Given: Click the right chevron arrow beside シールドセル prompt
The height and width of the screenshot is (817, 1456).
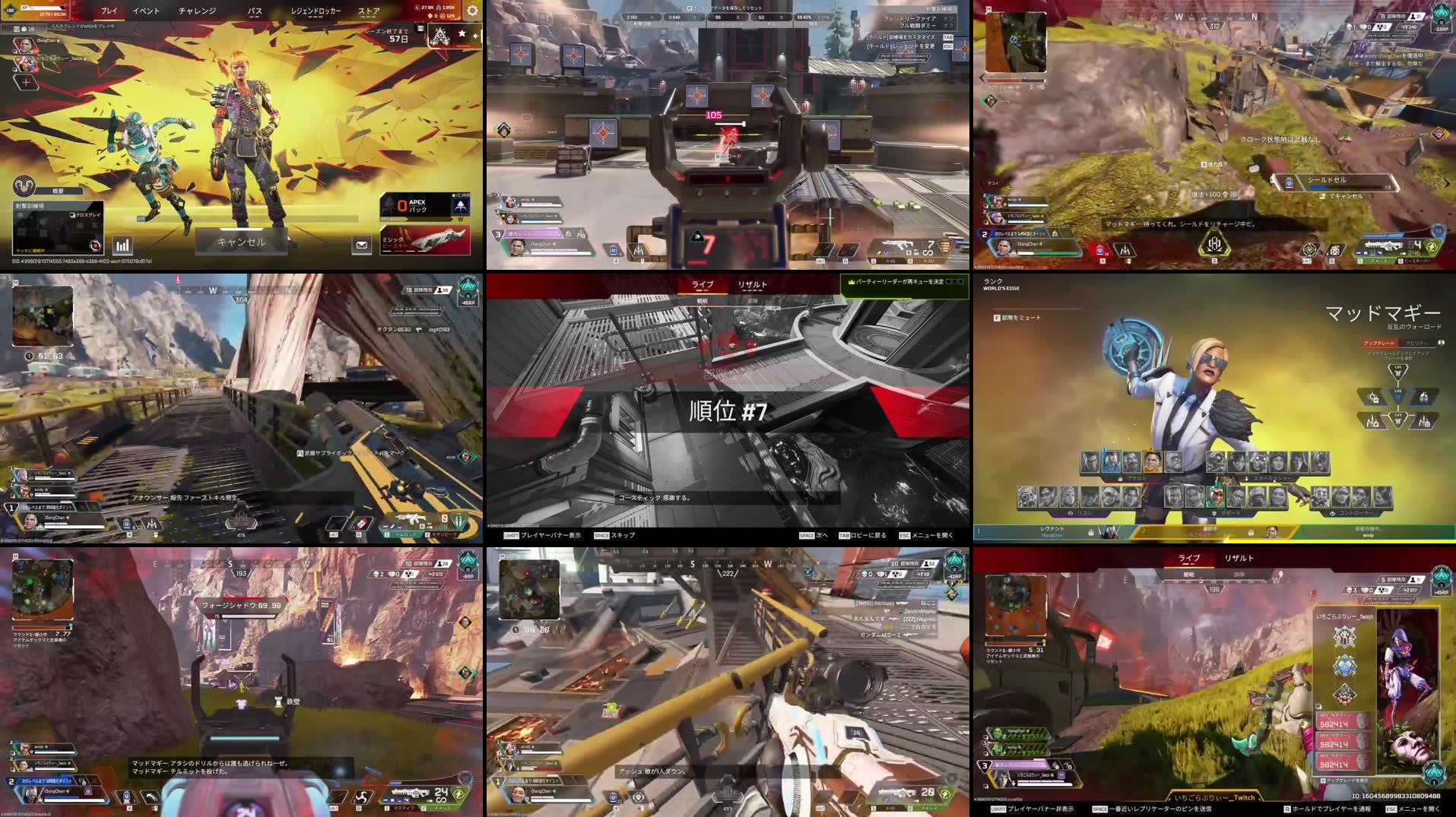Looking at the screenshot, I should 1445,182.
